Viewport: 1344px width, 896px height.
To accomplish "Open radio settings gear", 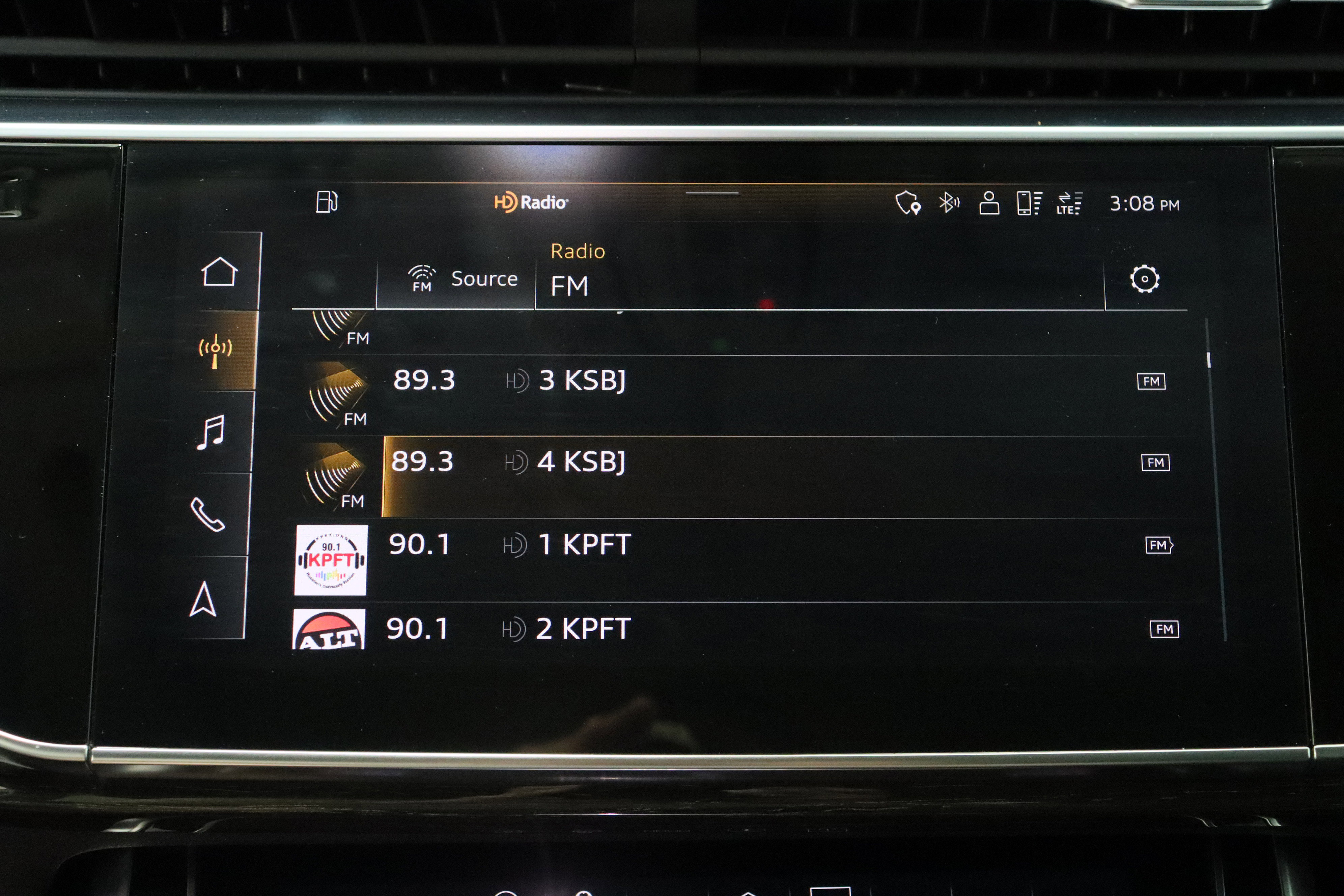I will [x=1144, y=279].
